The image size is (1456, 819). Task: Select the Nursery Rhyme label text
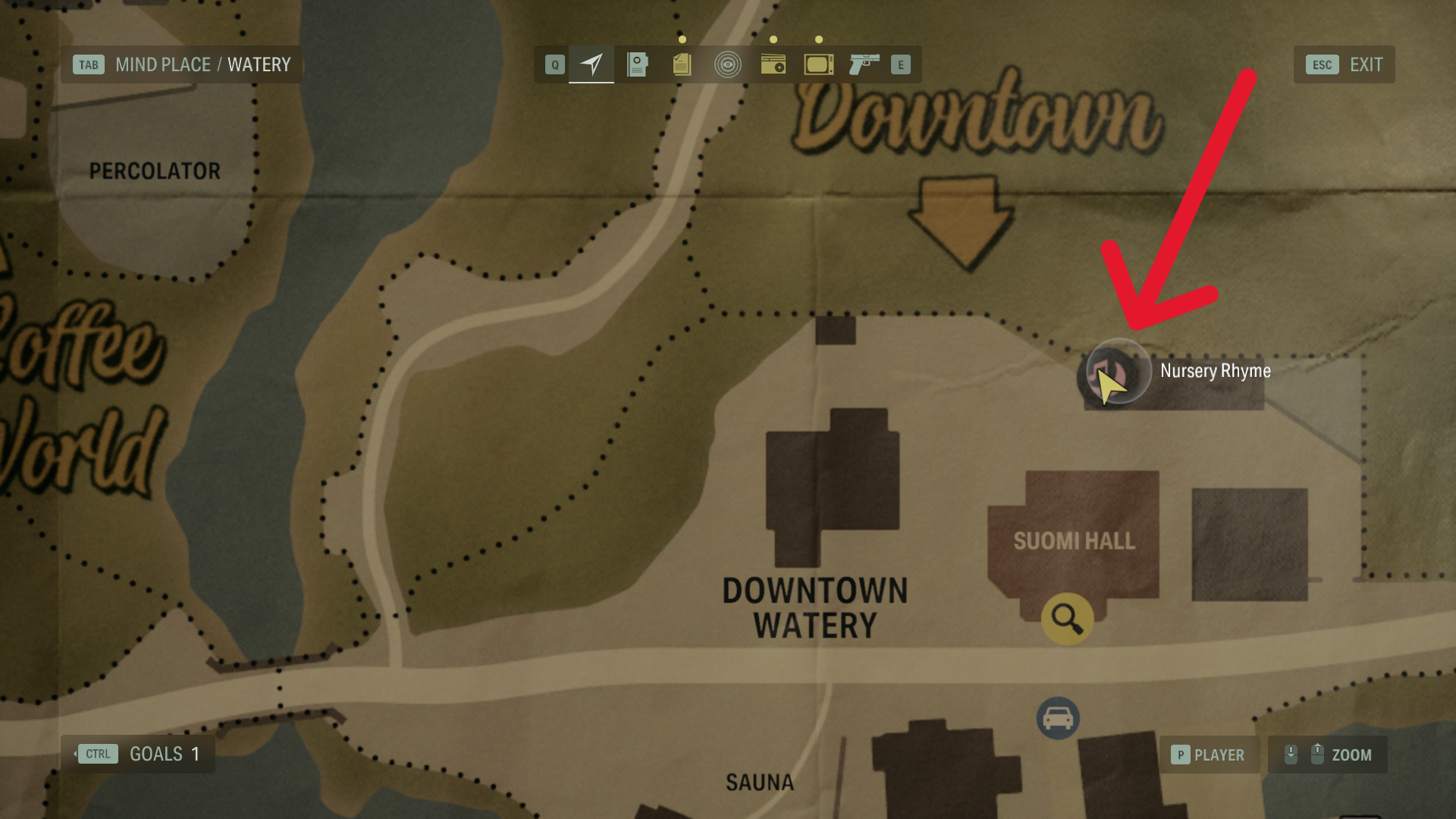pyautogui.click(x=1214, y=372)
